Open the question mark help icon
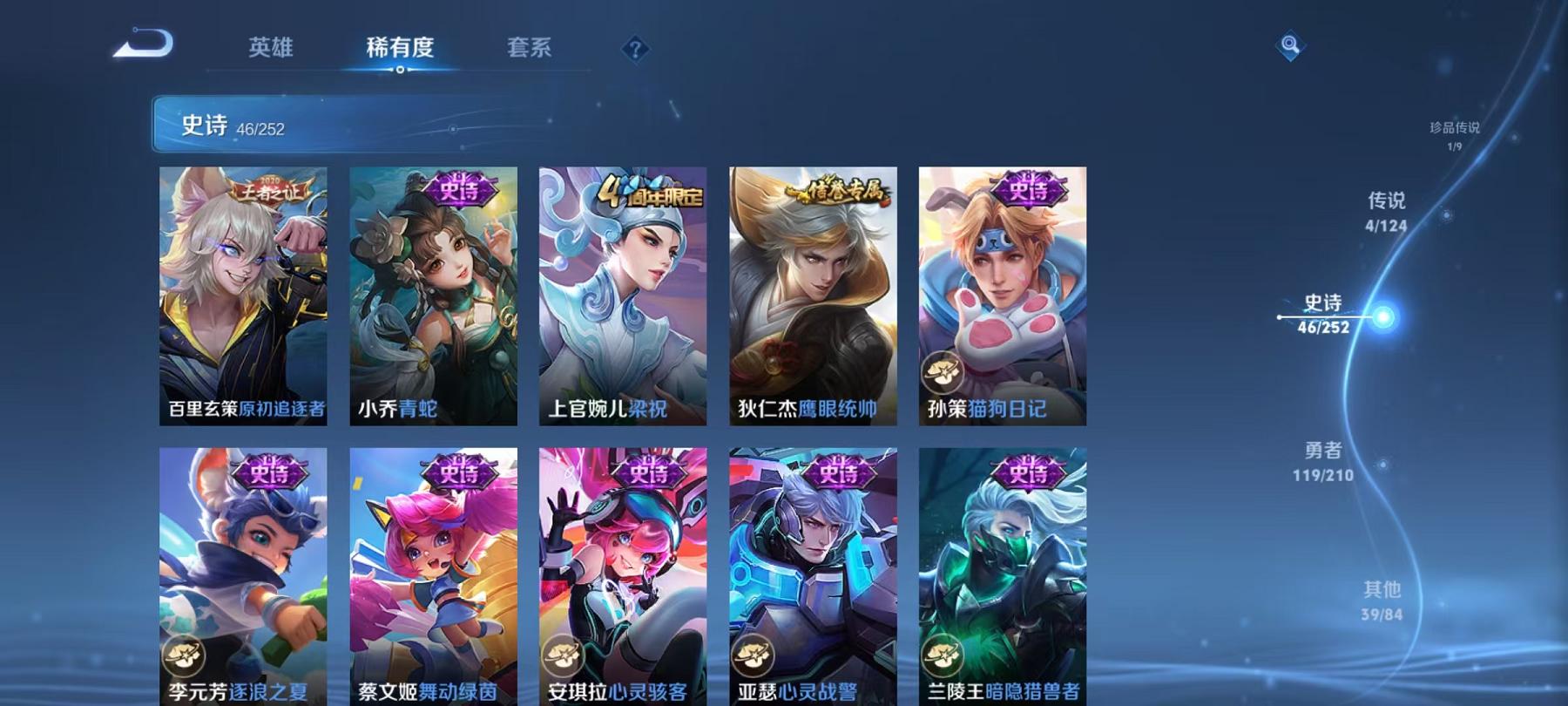The image size is (1568, 706). 635,50
